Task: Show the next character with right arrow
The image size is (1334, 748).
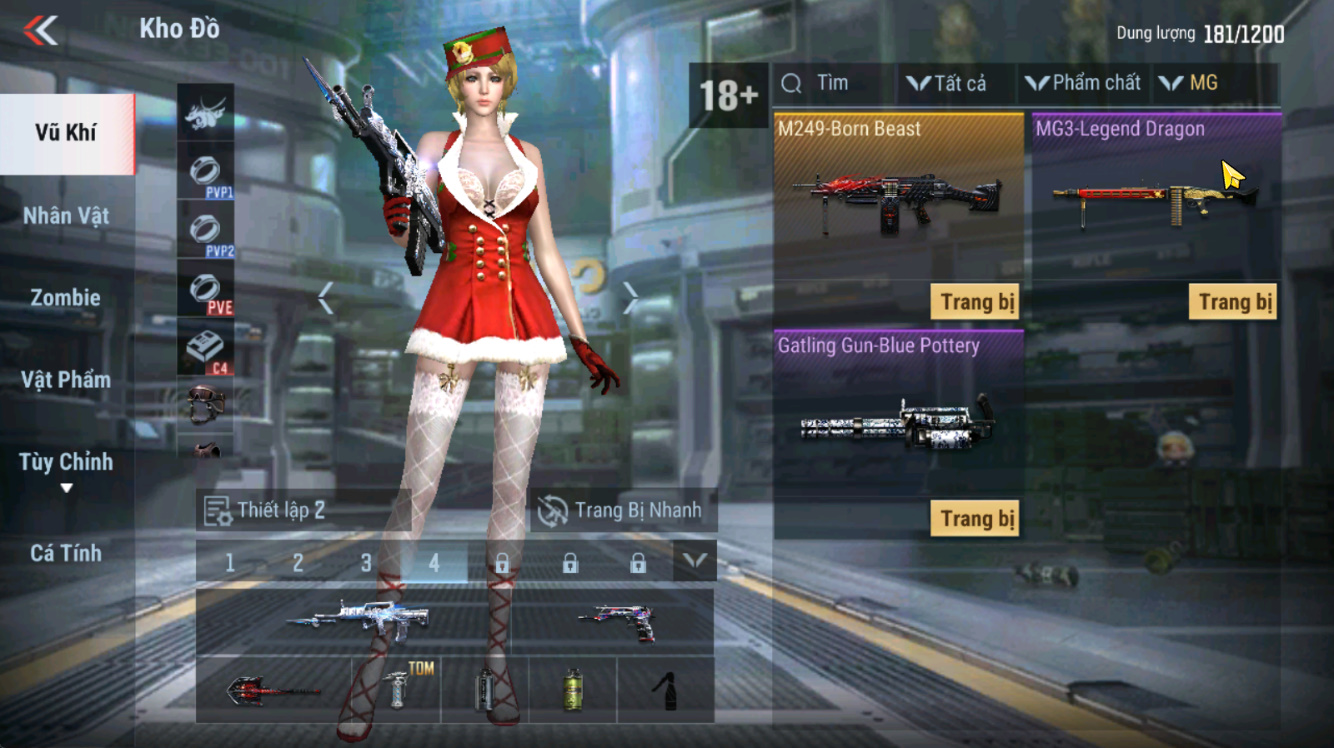Action: coord(630,298)
